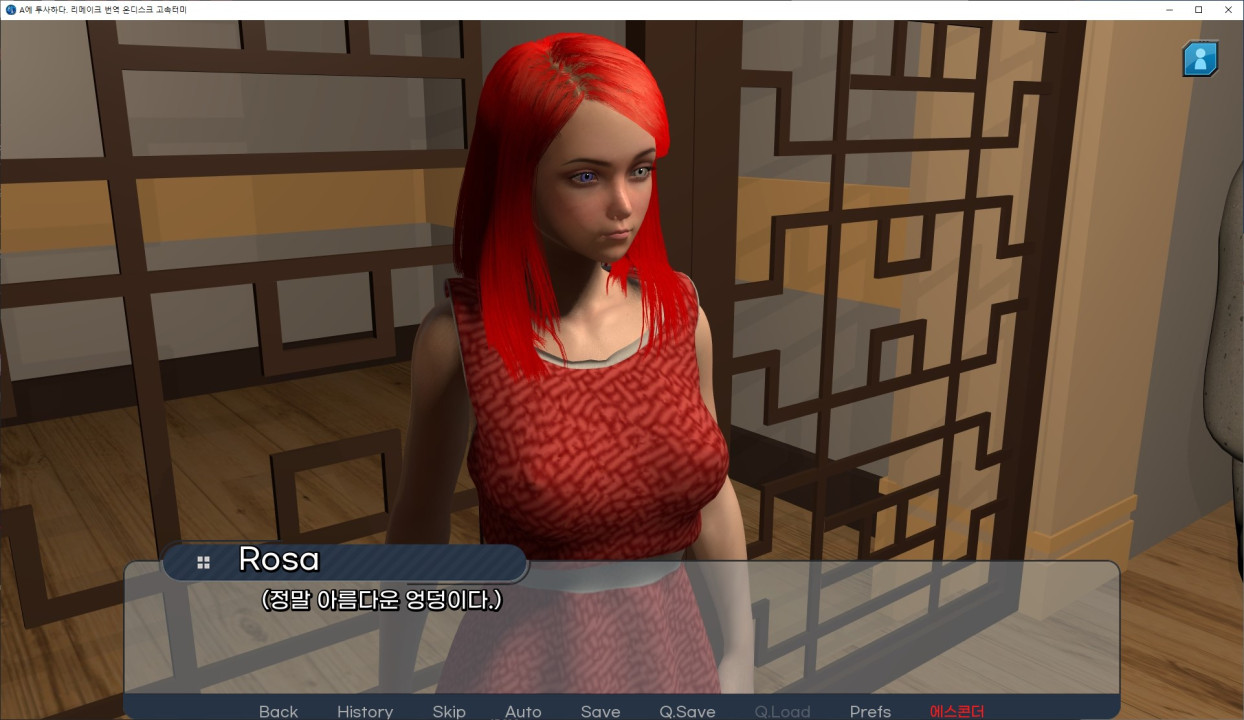
Task: Minimize the game window
Action: (x=1169, y=10)
